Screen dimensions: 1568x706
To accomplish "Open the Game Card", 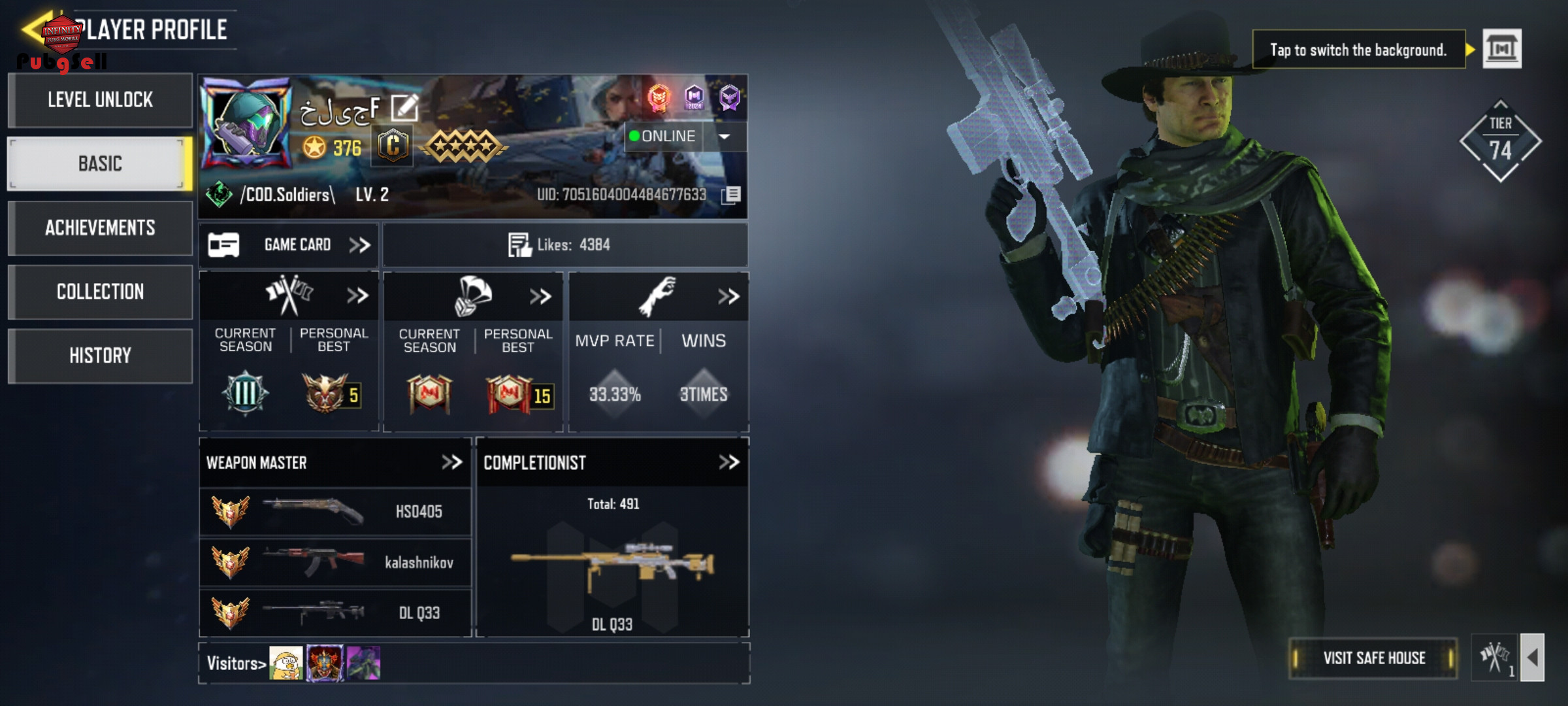I will 289,245.
